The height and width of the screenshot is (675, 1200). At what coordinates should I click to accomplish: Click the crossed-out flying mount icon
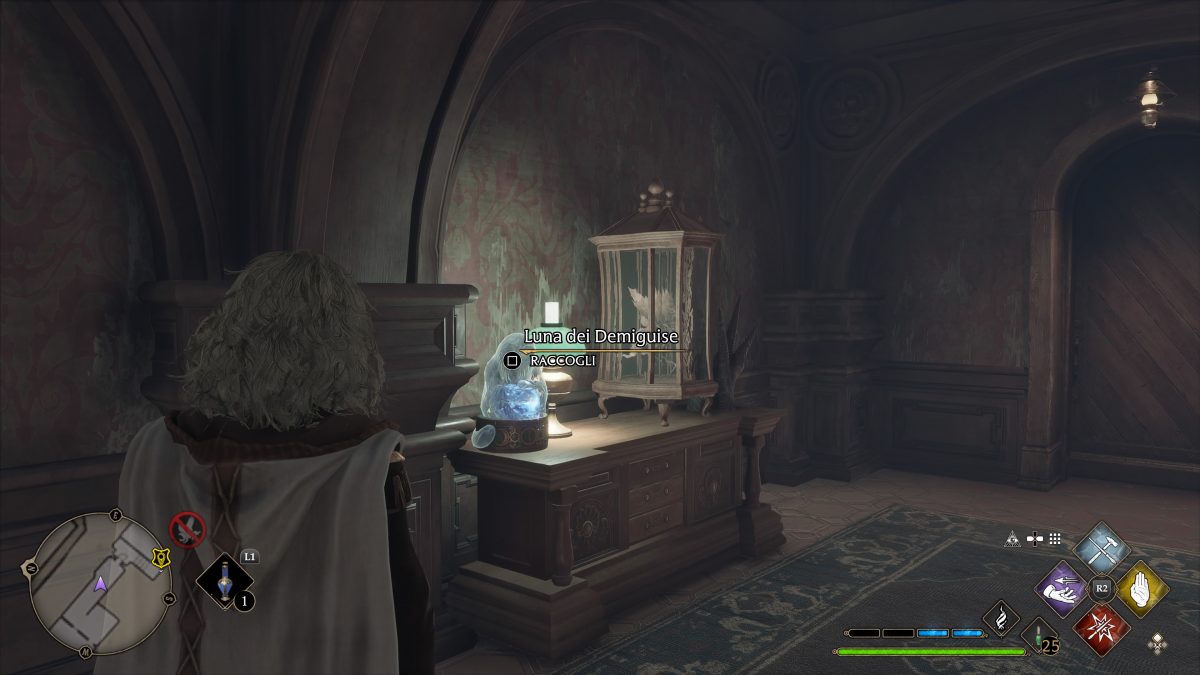pyautogui.click(x=187, y=528)
